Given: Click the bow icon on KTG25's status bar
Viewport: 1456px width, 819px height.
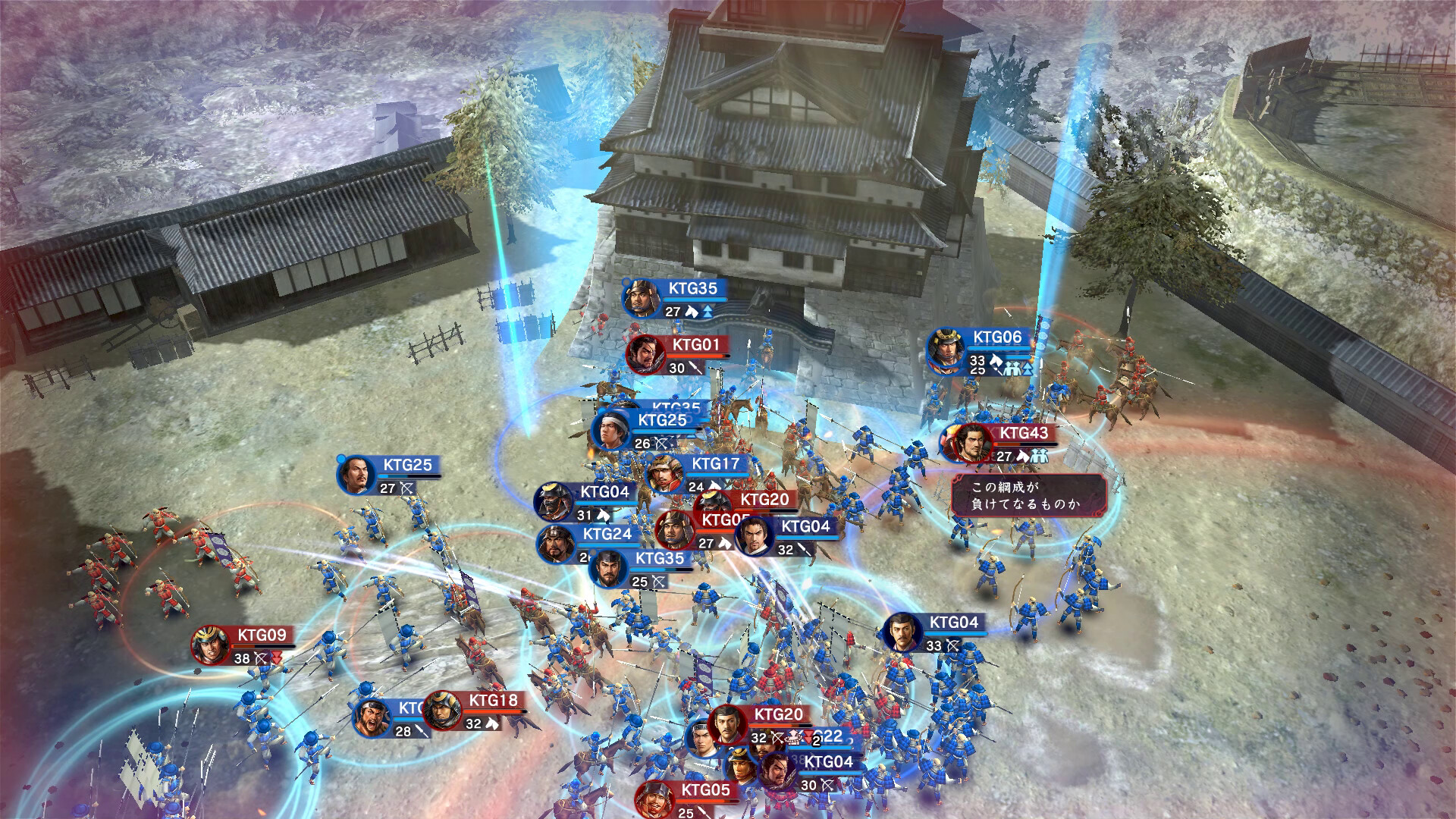Looking at the screenshot, I should click(x=406, y=488).
